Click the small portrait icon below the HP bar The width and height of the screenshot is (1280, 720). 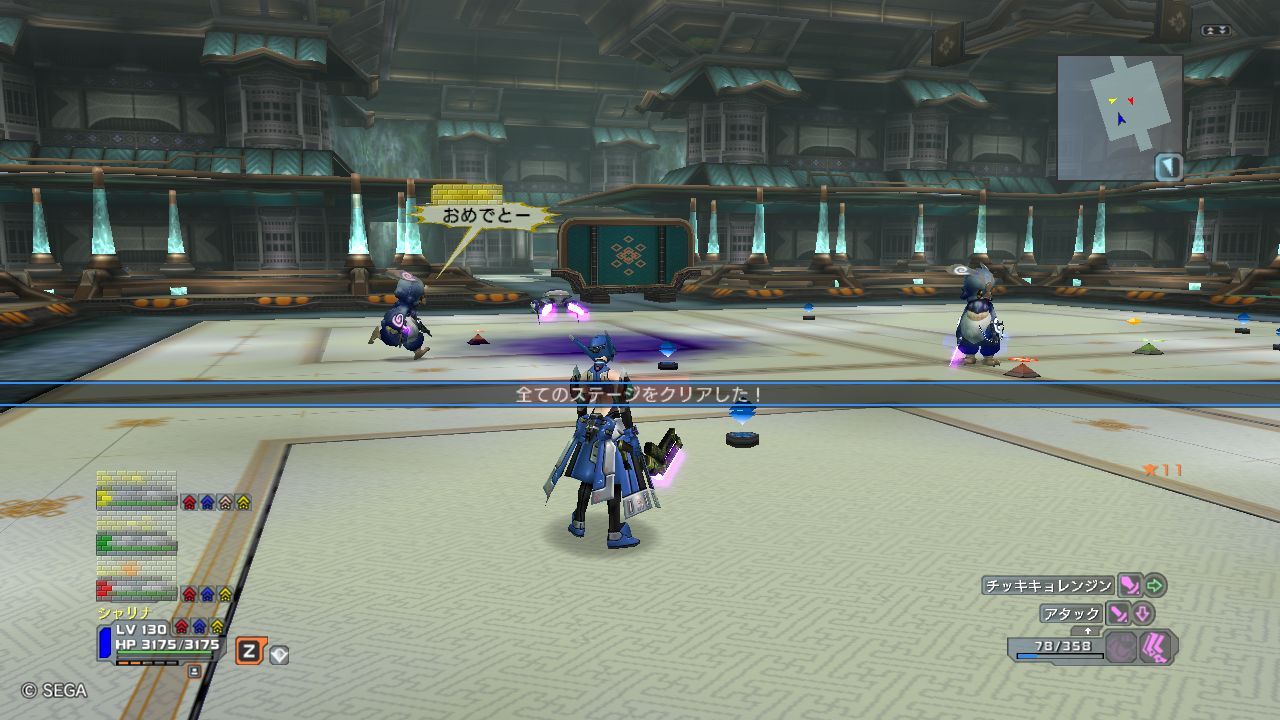click(x=194, y=671)
